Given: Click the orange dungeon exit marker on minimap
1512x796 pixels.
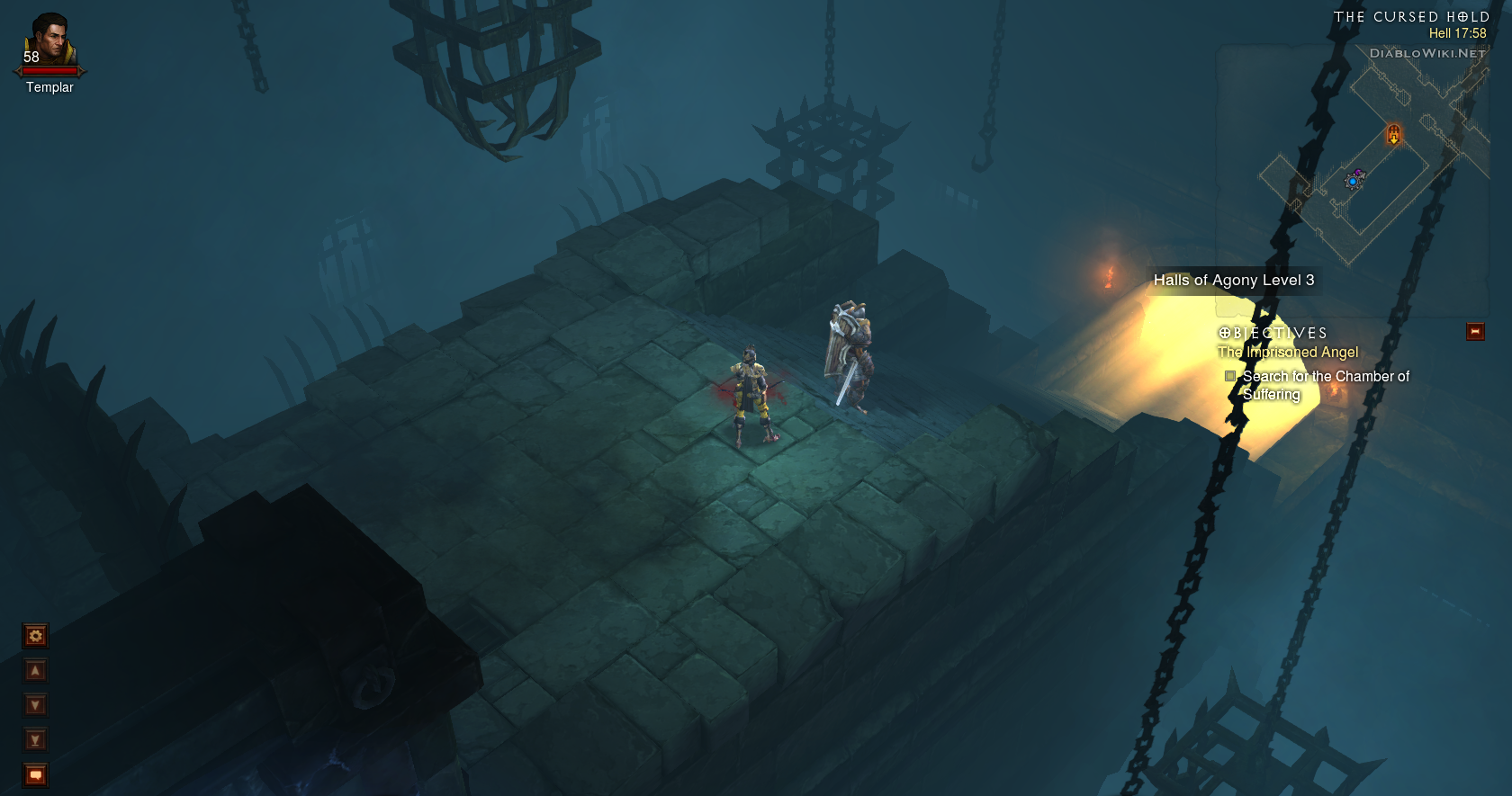Looking at the screenshot, I should (1393, 135).
